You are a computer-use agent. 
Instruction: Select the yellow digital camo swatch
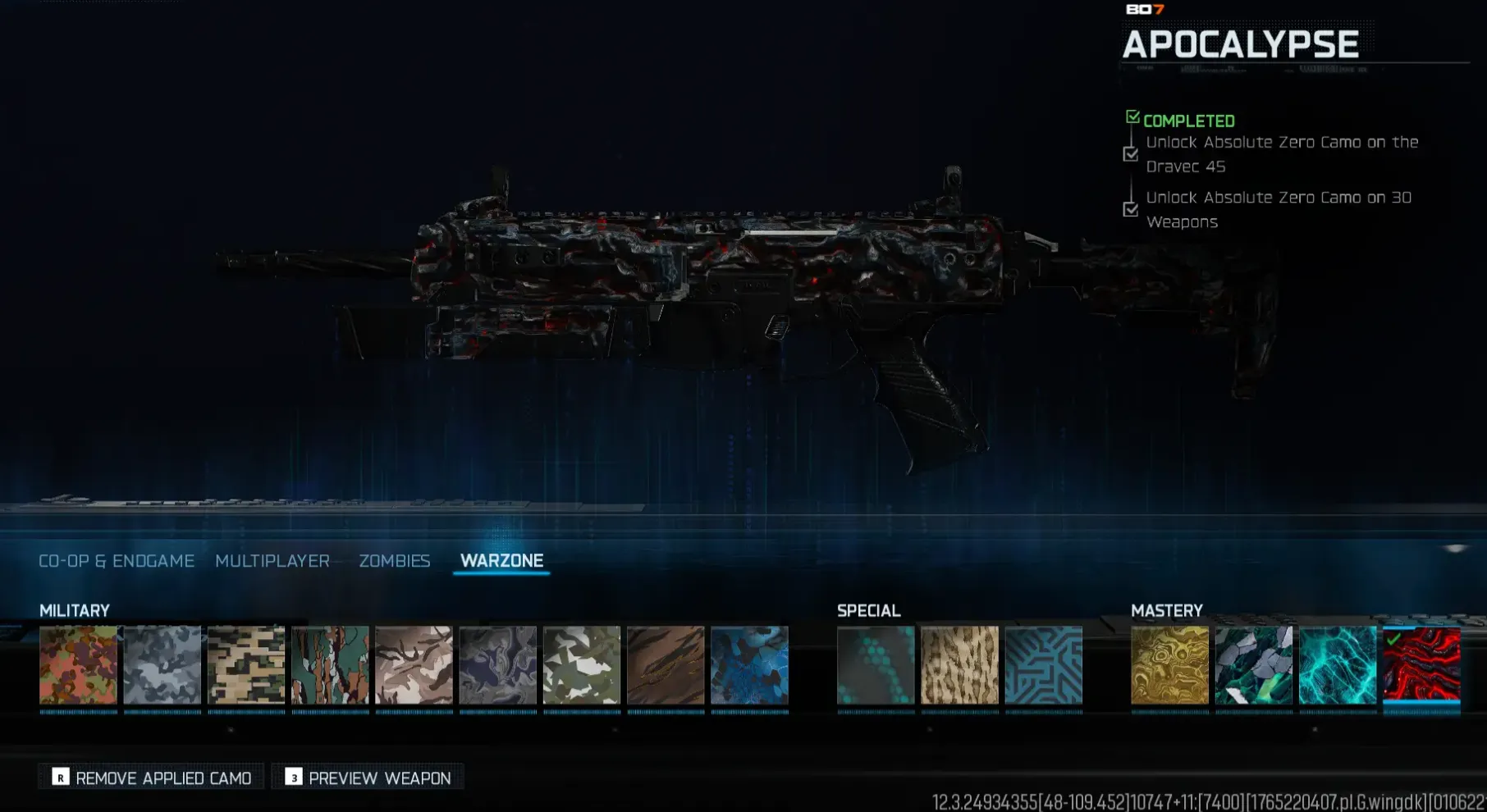(246, 664)
